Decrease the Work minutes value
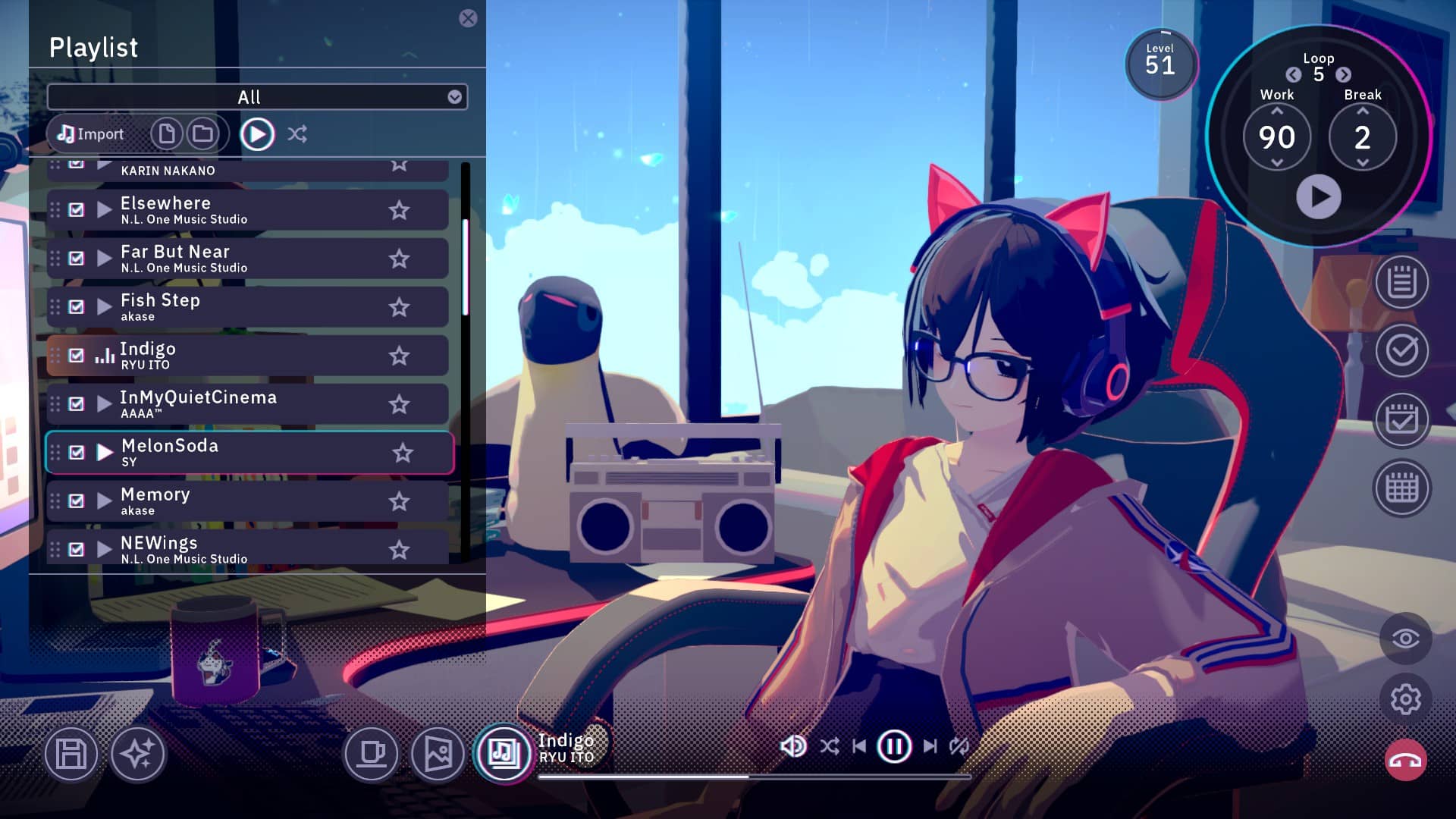The width and height of the screenshot is (1456, 819). (x=1277, y=163)
